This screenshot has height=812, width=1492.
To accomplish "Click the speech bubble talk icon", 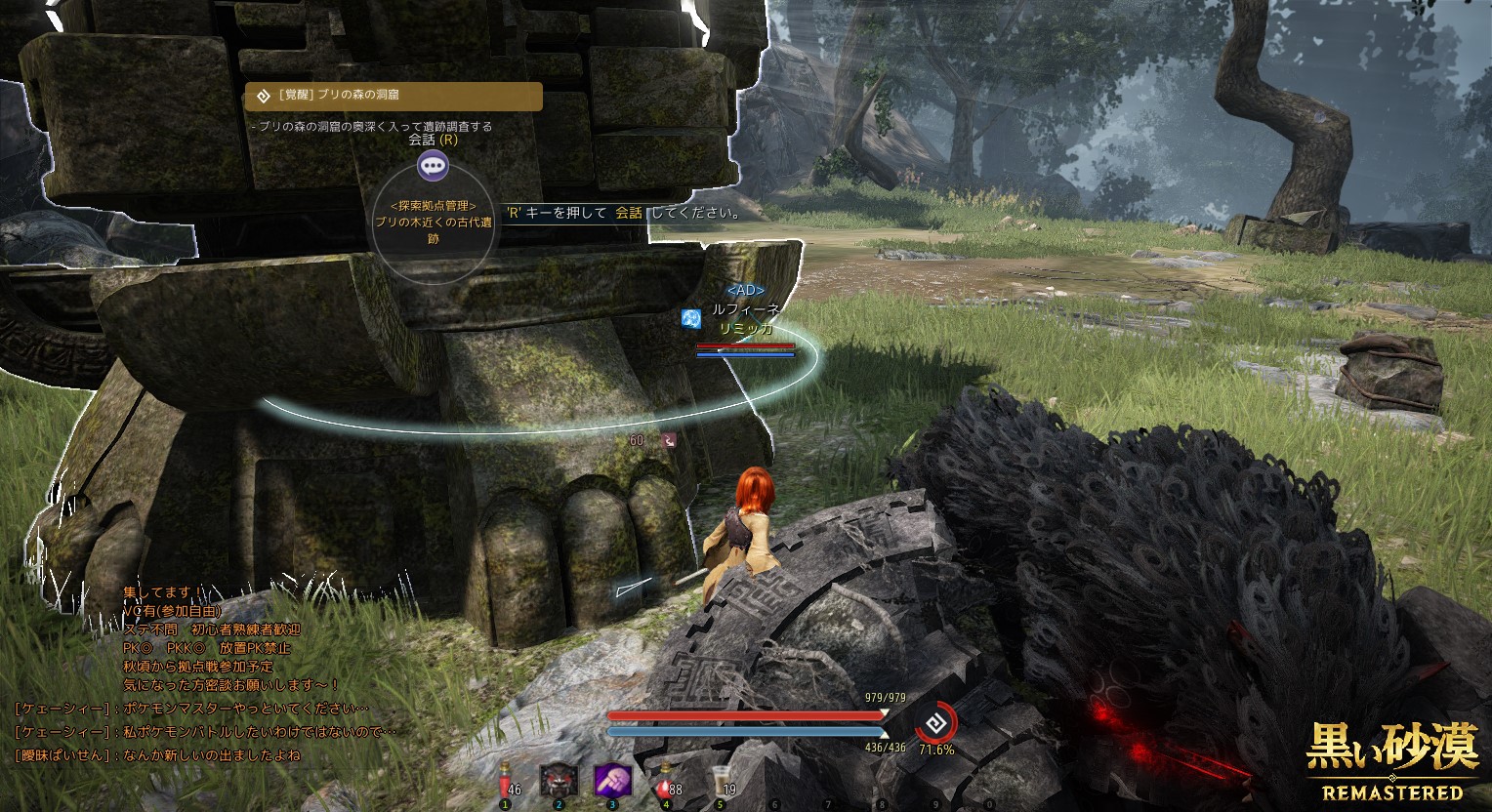I will click(433, 166).
